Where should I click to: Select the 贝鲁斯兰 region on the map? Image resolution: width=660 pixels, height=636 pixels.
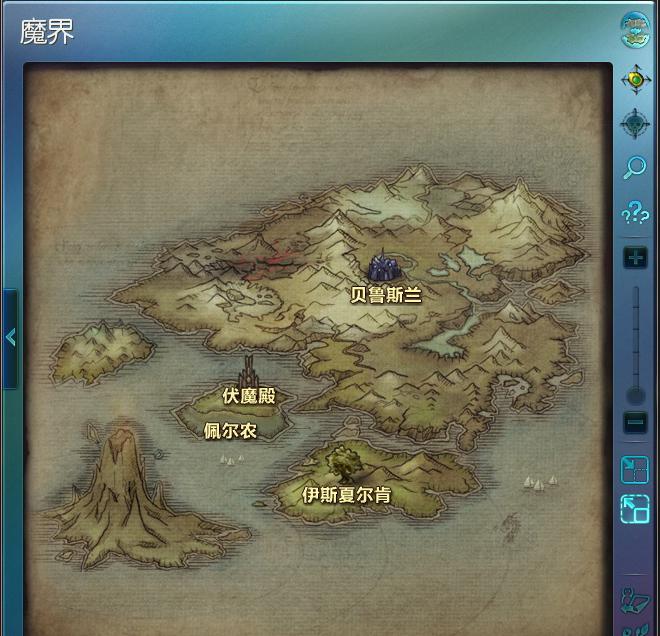point(386,294)
